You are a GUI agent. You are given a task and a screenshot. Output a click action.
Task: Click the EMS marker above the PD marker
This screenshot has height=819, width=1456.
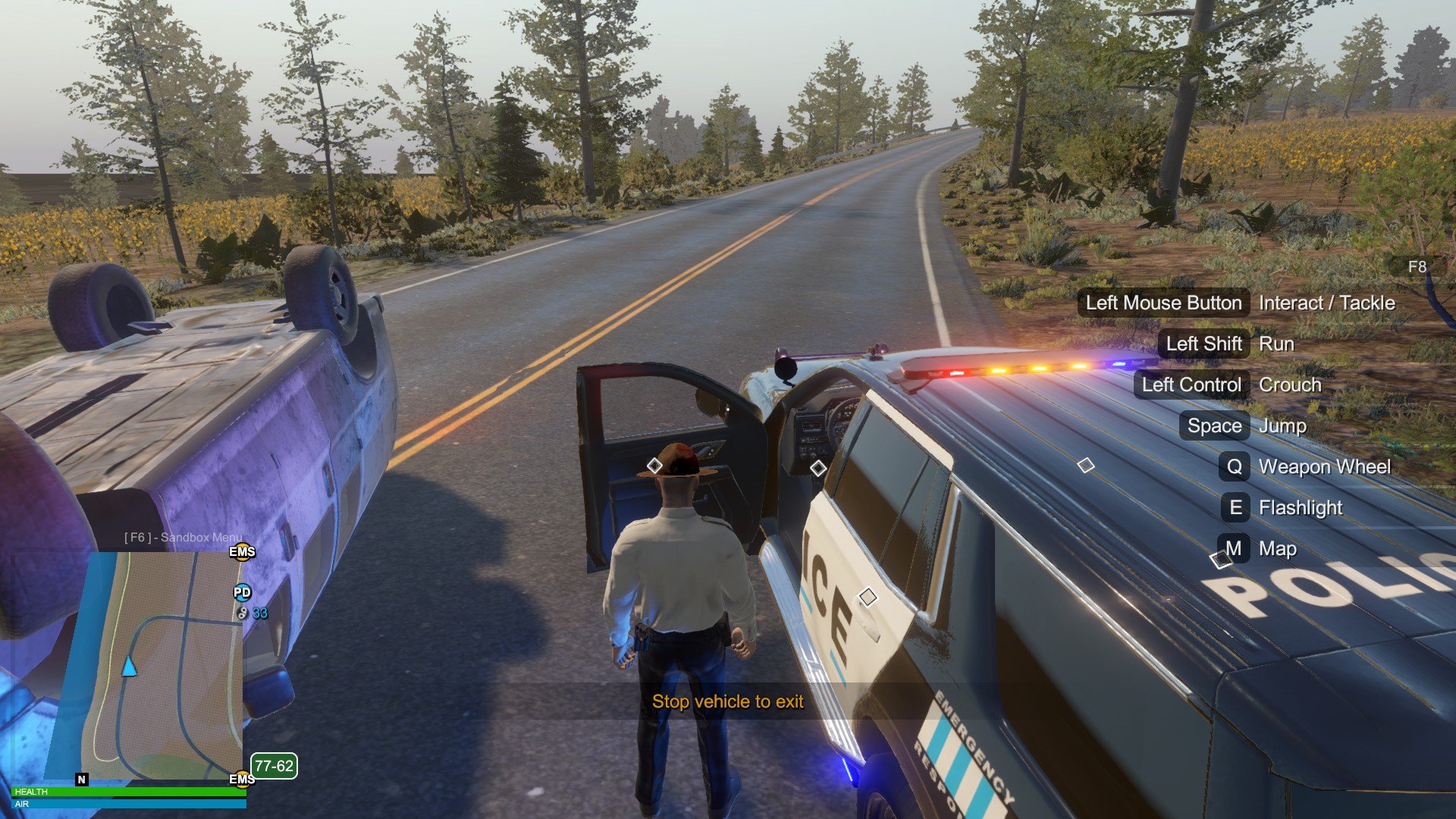242,551
